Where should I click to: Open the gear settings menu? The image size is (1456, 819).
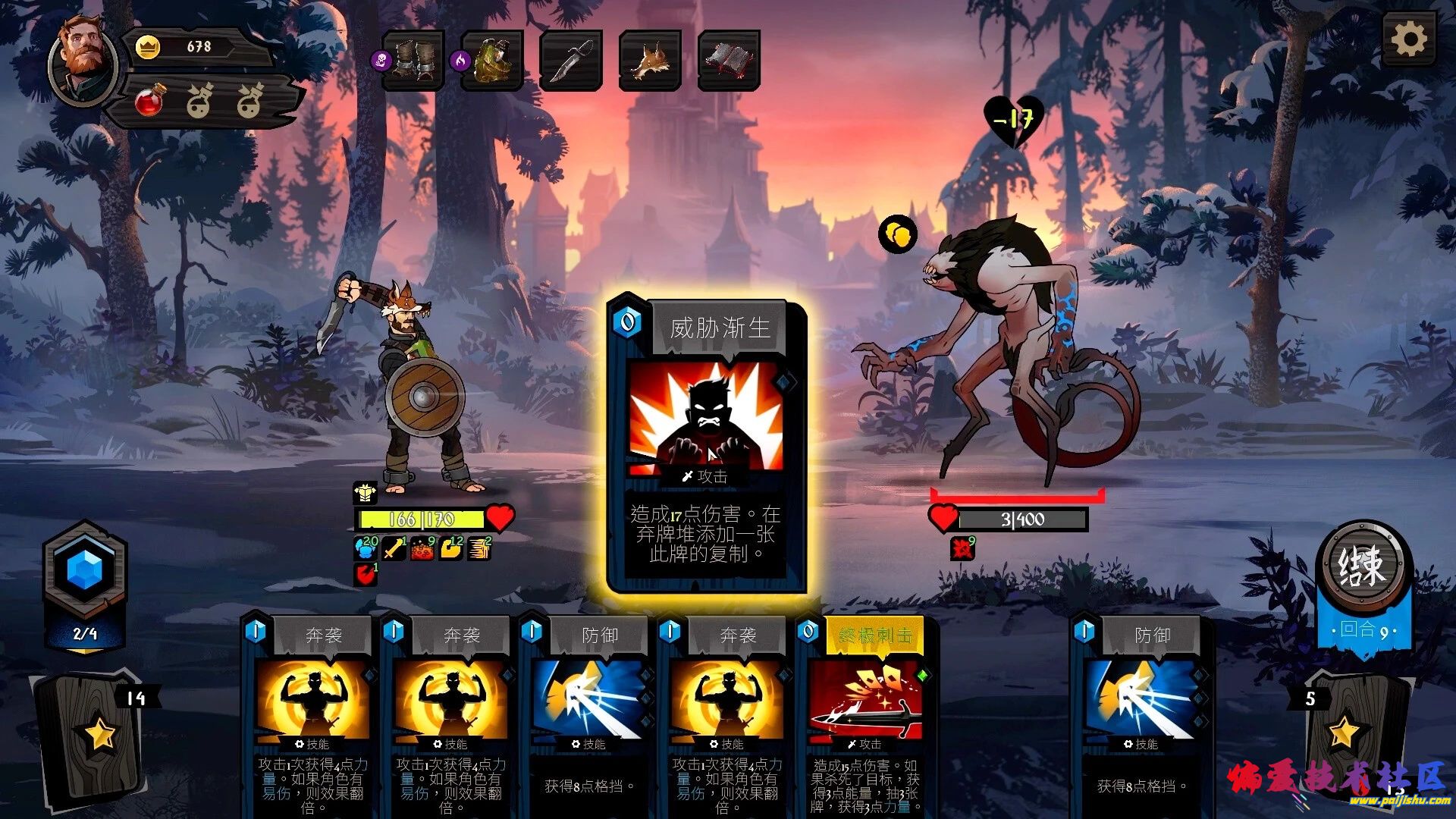(1409, 39)
